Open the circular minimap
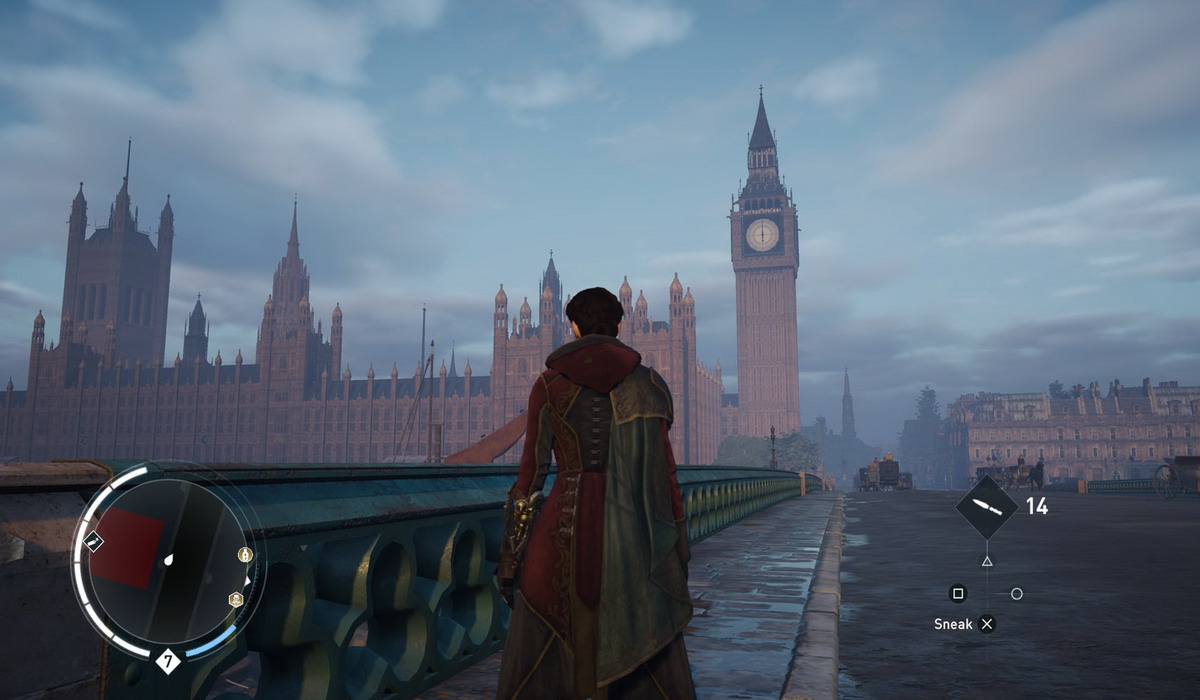The height and width of the screenshot is (700, 1200). [166, 561]
